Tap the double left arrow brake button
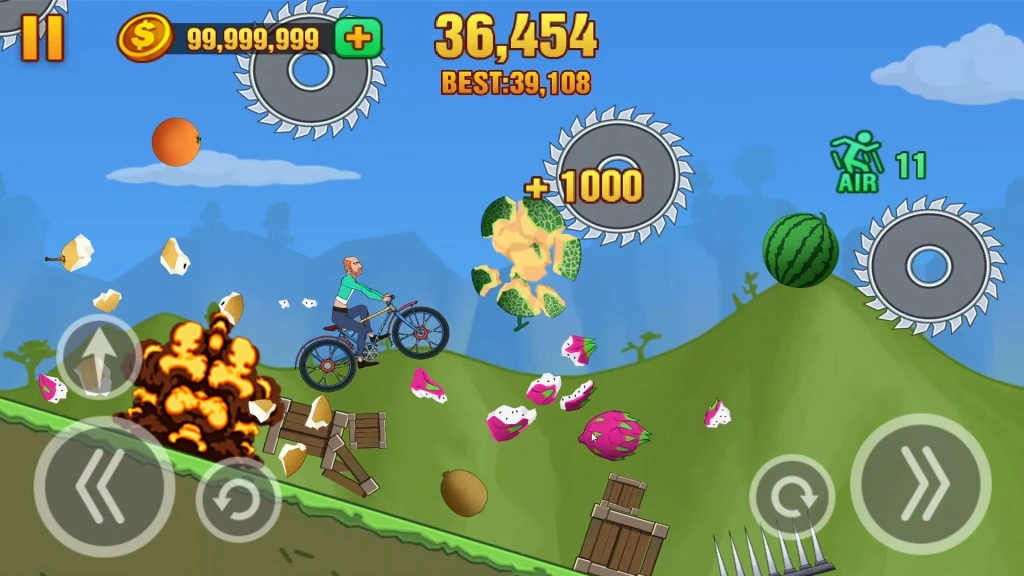This screenshot has height=576, width=1024. [104, 487]
